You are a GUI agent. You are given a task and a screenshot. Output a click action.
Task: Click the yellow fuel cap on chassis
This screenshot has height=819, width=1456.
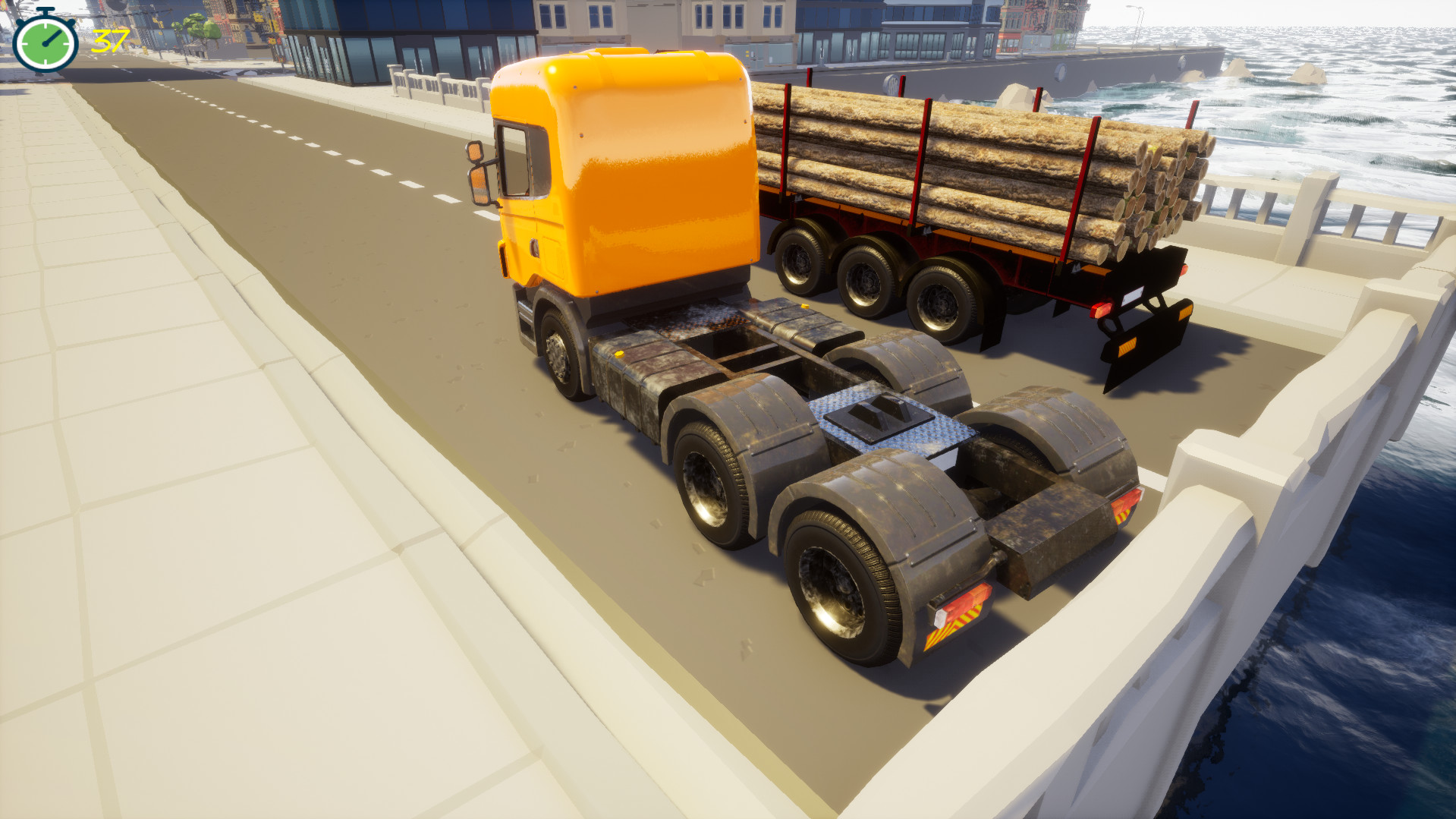(x=620, y=353)
